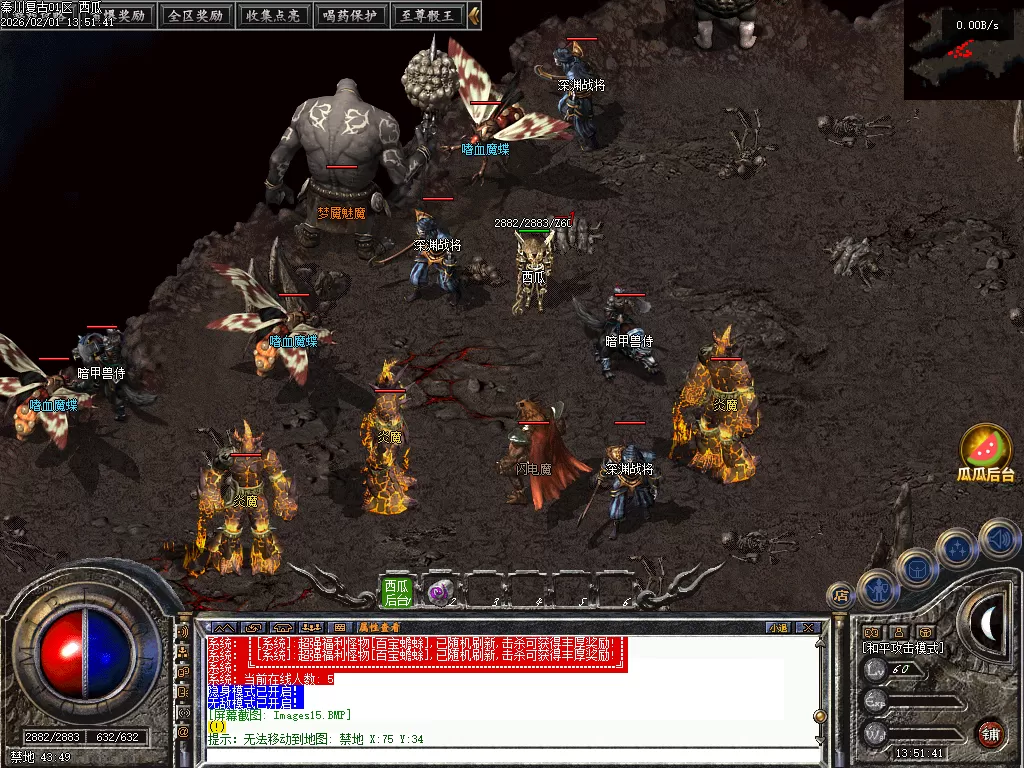Use the purple orb item in hotbar
This screenshot has width=1024, height=768.
(x=438, y=593)
